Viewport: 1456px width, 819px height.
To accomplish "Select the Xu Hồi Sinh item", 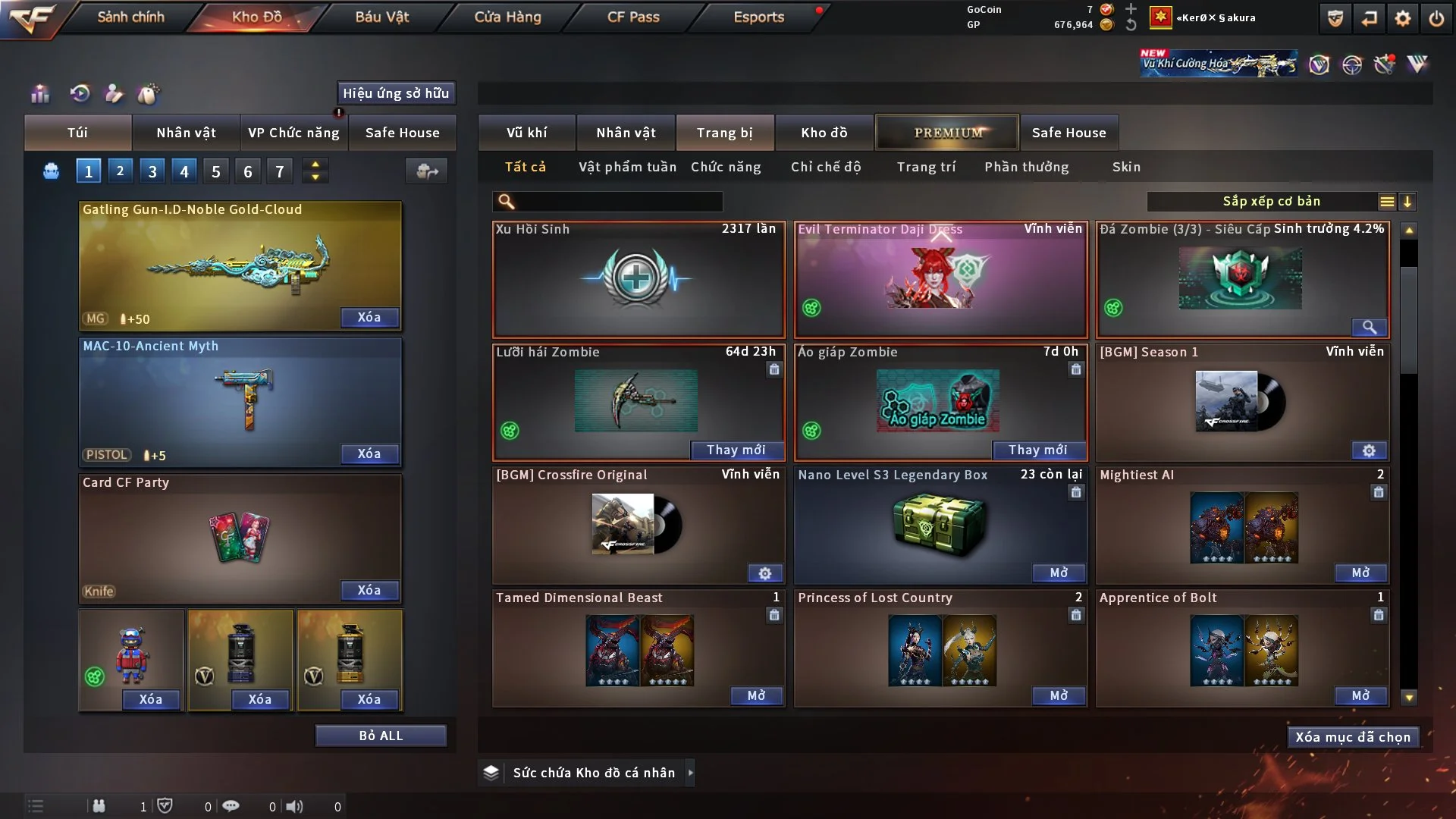I will tap(638, 279).
